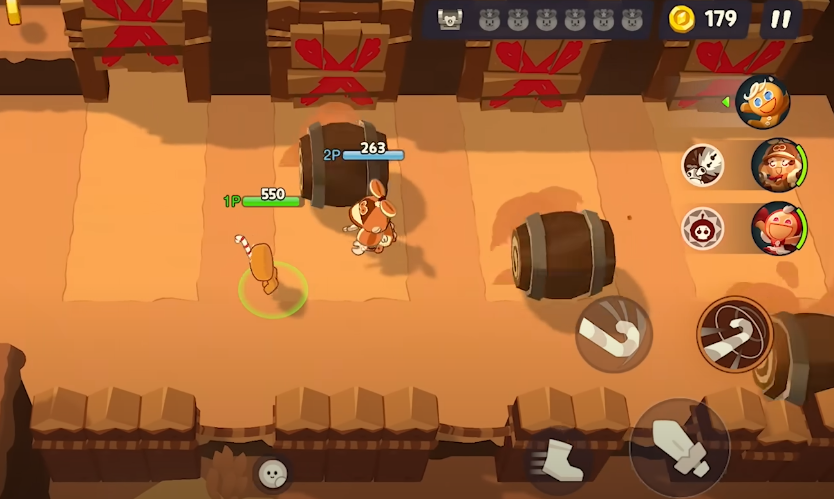The height and width of the screenshot is (499, 834).
Task: Activate the swirling brown candy cane skill
Action: [735, 334]
